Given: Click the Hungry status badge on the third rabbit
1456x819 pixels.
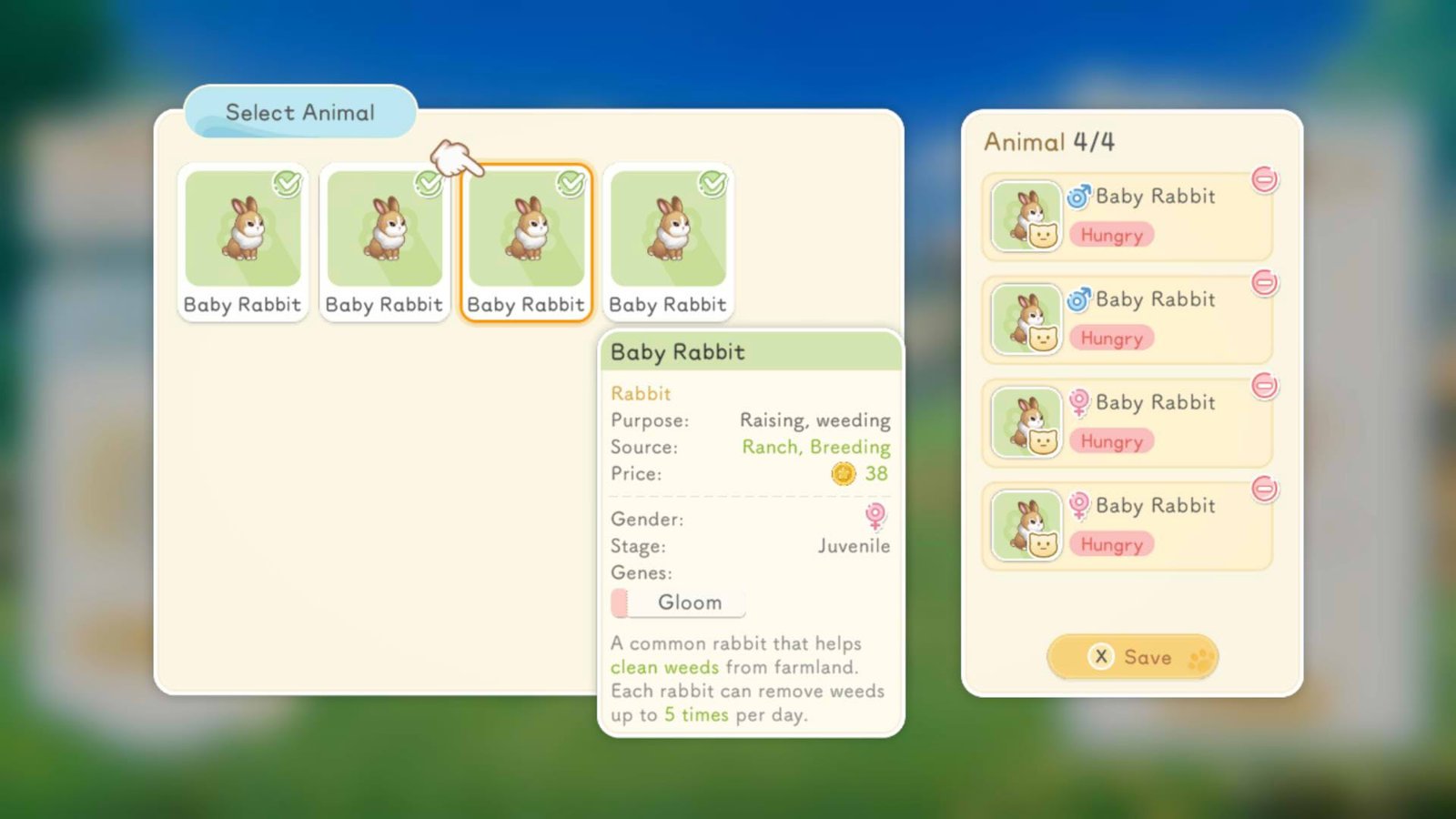Looking at the screenshot, I should (1112, 441).
